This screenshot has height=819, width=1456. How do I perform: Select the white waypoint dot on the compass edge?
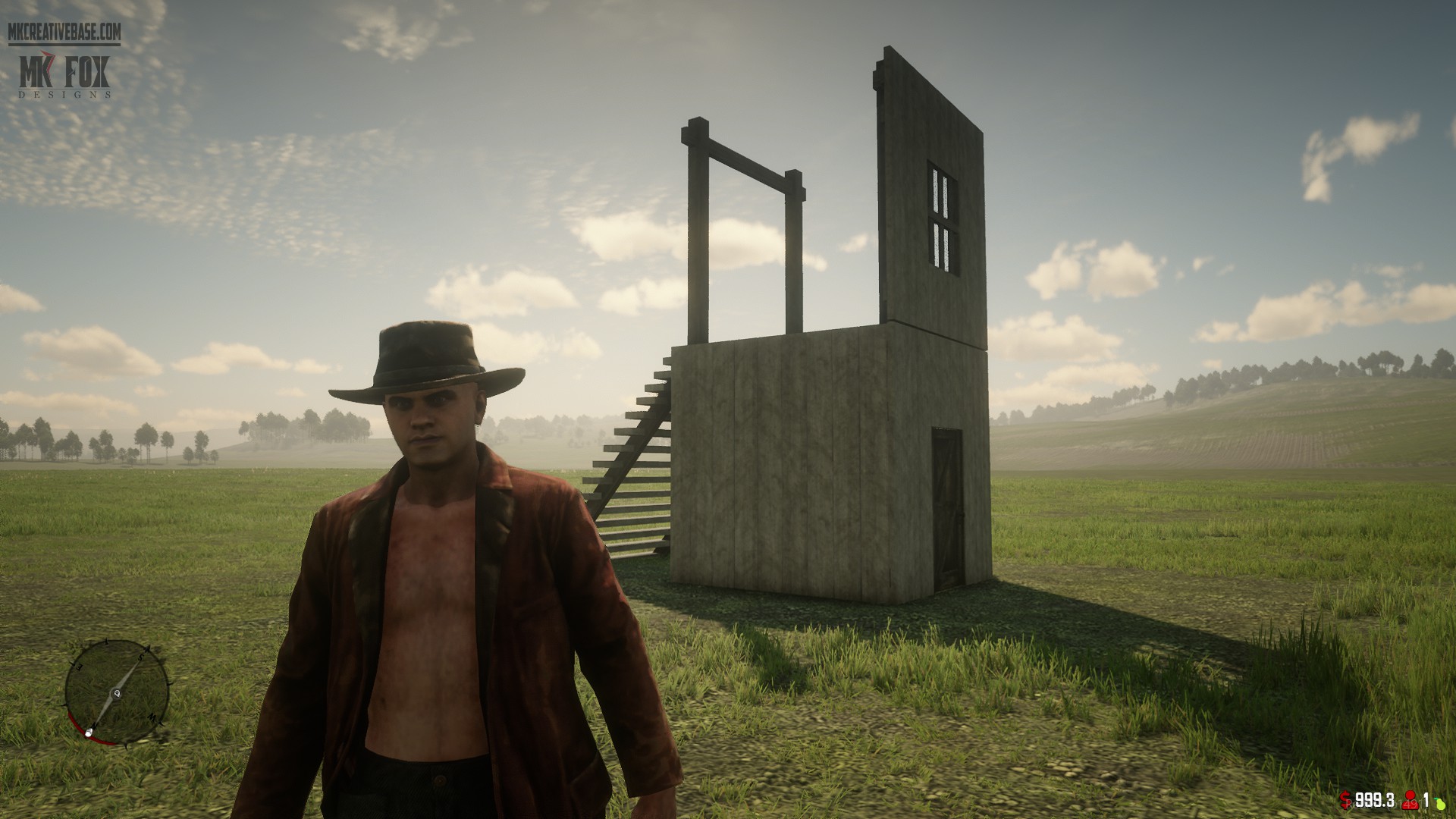[89, 733]
